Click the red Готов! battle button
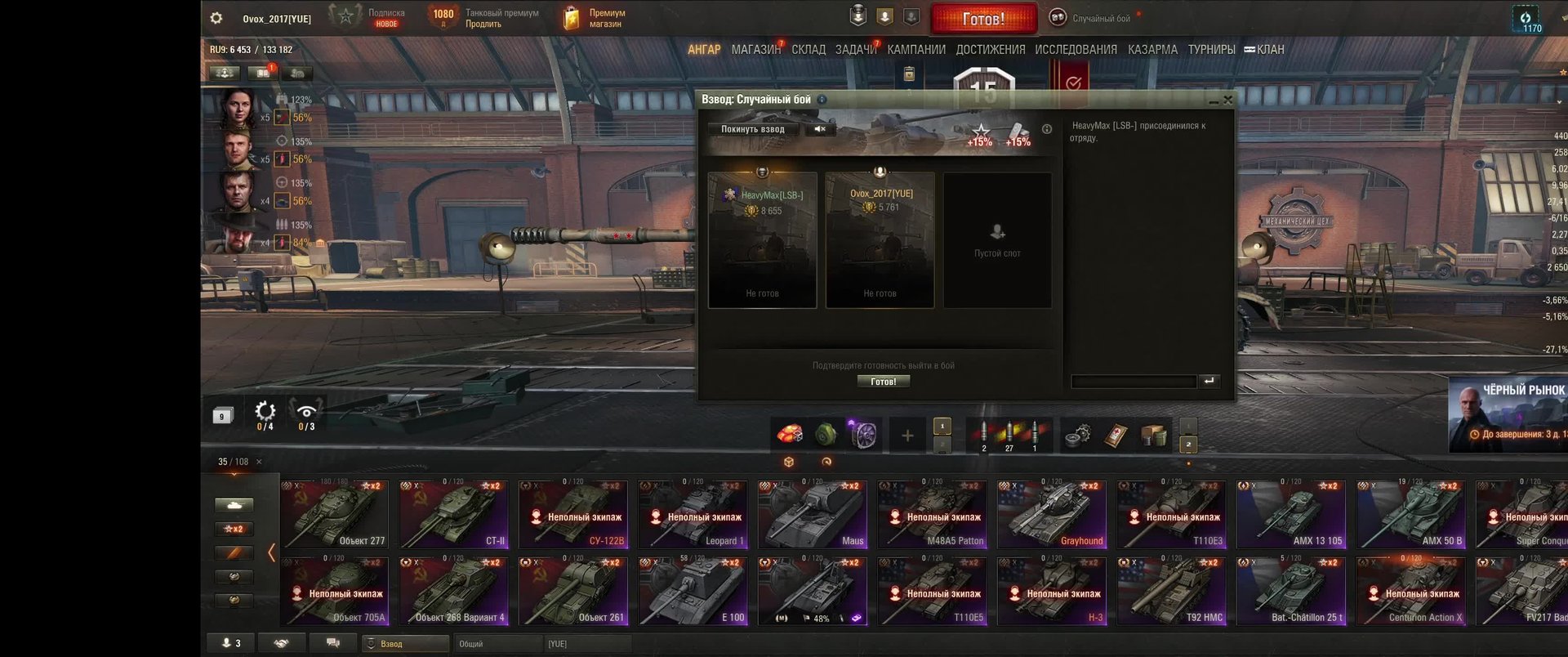 (983, 18)
